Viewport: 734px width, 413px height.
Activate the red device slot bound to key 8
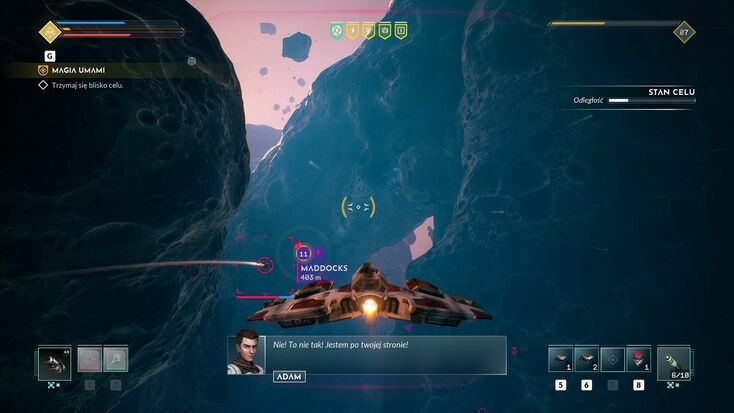pos(638,360)
